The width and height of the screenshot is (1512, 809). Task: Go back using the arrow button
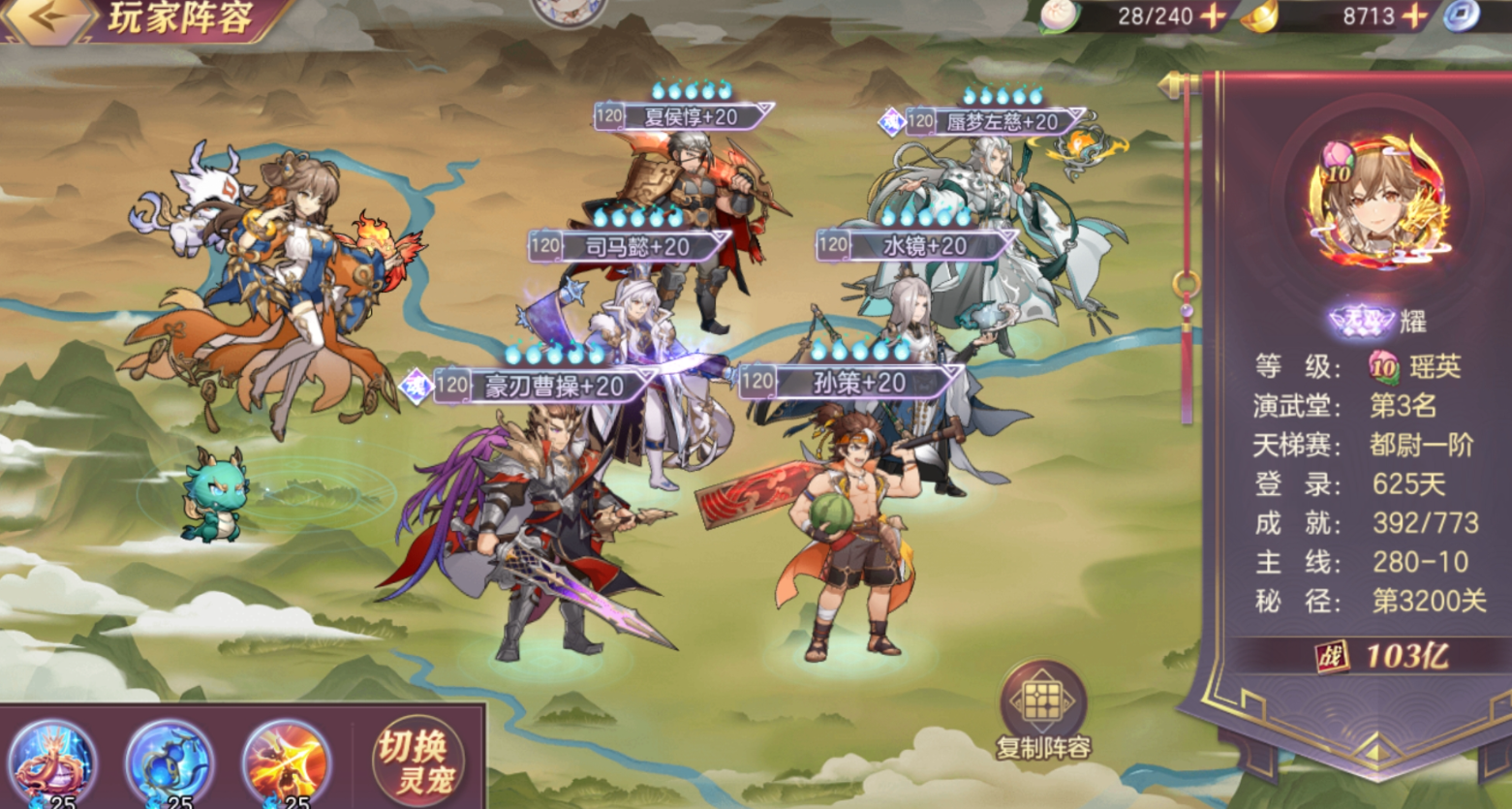point(46,17)
